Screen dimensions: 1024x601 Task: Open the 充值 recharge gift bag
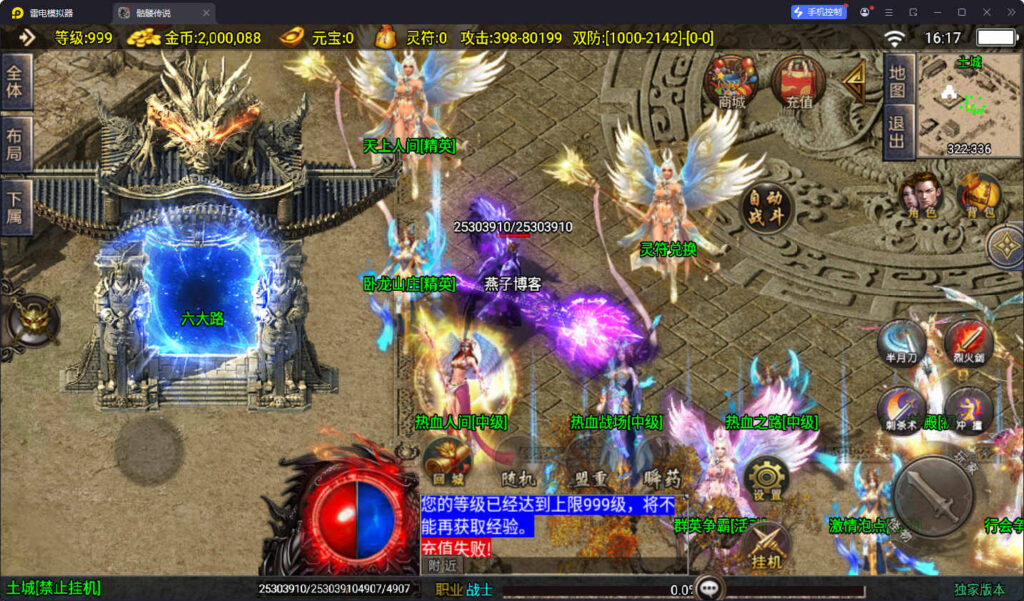[798, 80]
